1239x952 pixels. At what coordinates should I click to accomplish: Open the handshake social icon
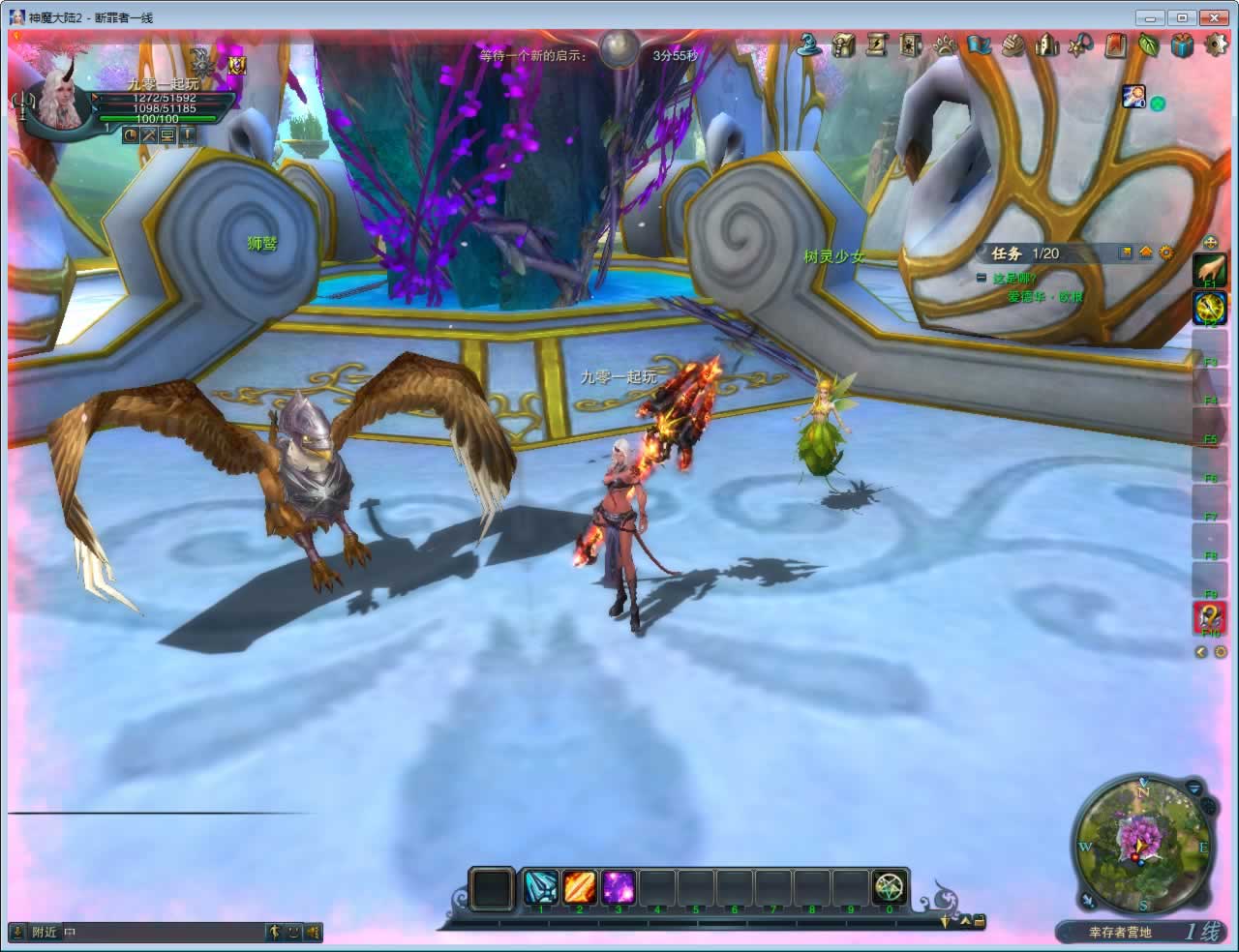coord(1012,45)
